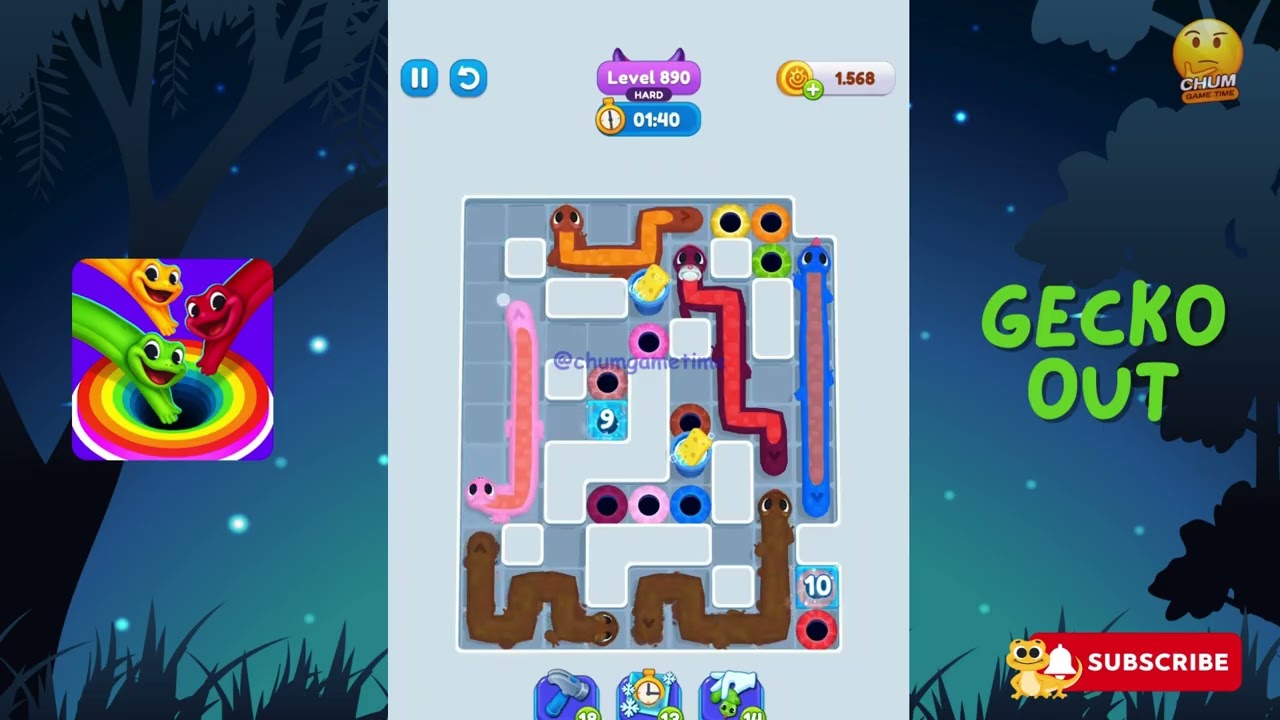Restart the current level

coord(468,78)
